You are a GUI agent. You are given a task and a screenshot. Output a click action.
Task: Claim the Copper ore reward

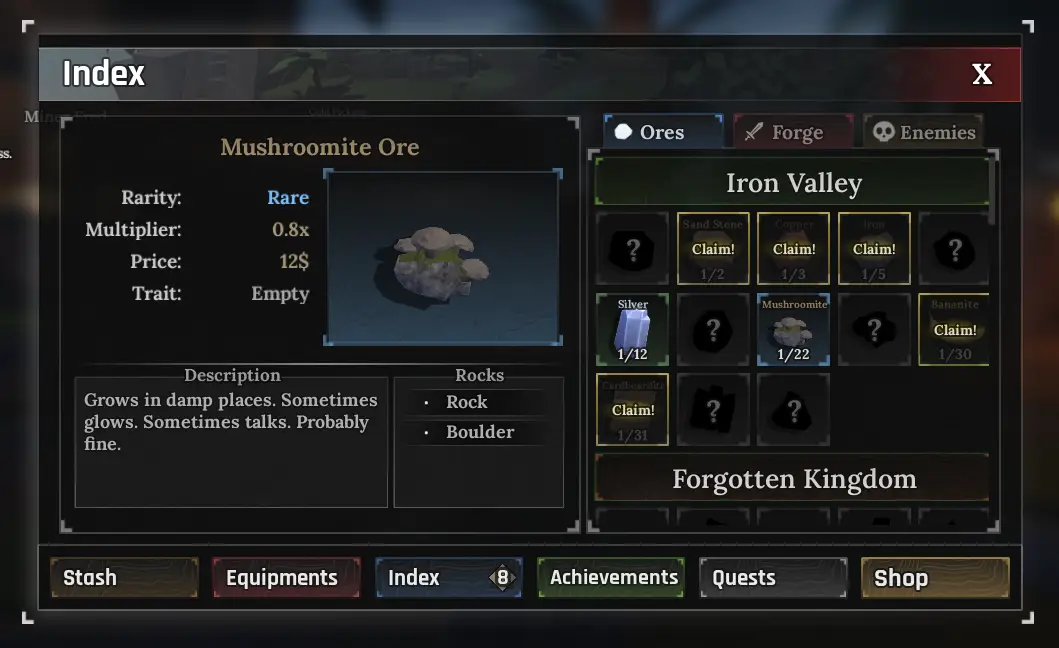click(794, 248)
